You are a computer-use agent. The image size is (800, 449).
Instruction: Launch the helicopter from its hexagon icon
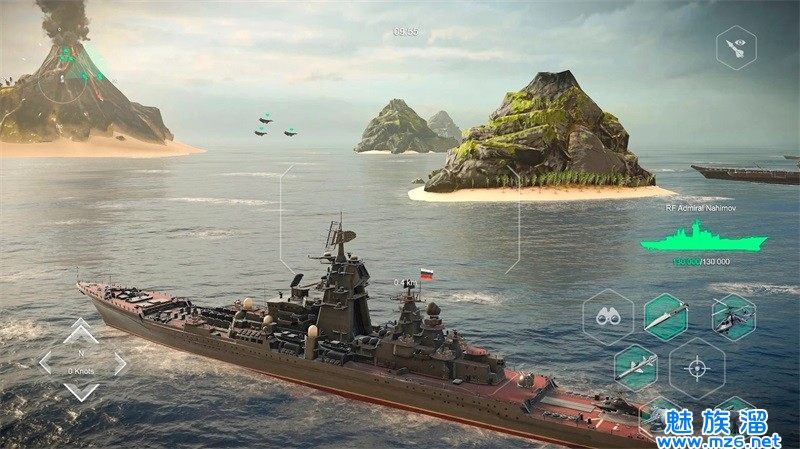click(734, 317)
